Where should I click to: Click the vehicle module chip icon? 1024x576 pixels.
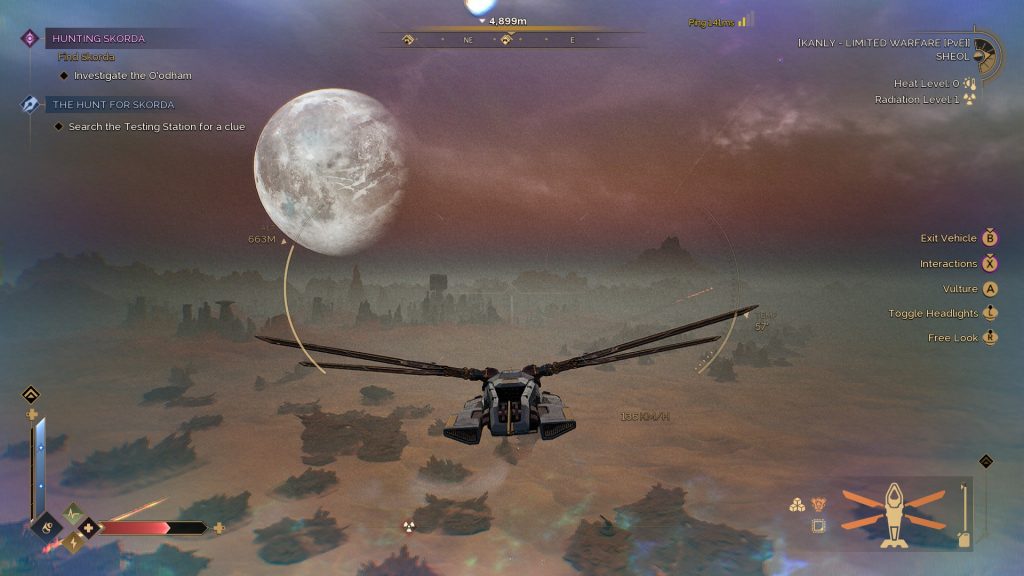(818, 526)
